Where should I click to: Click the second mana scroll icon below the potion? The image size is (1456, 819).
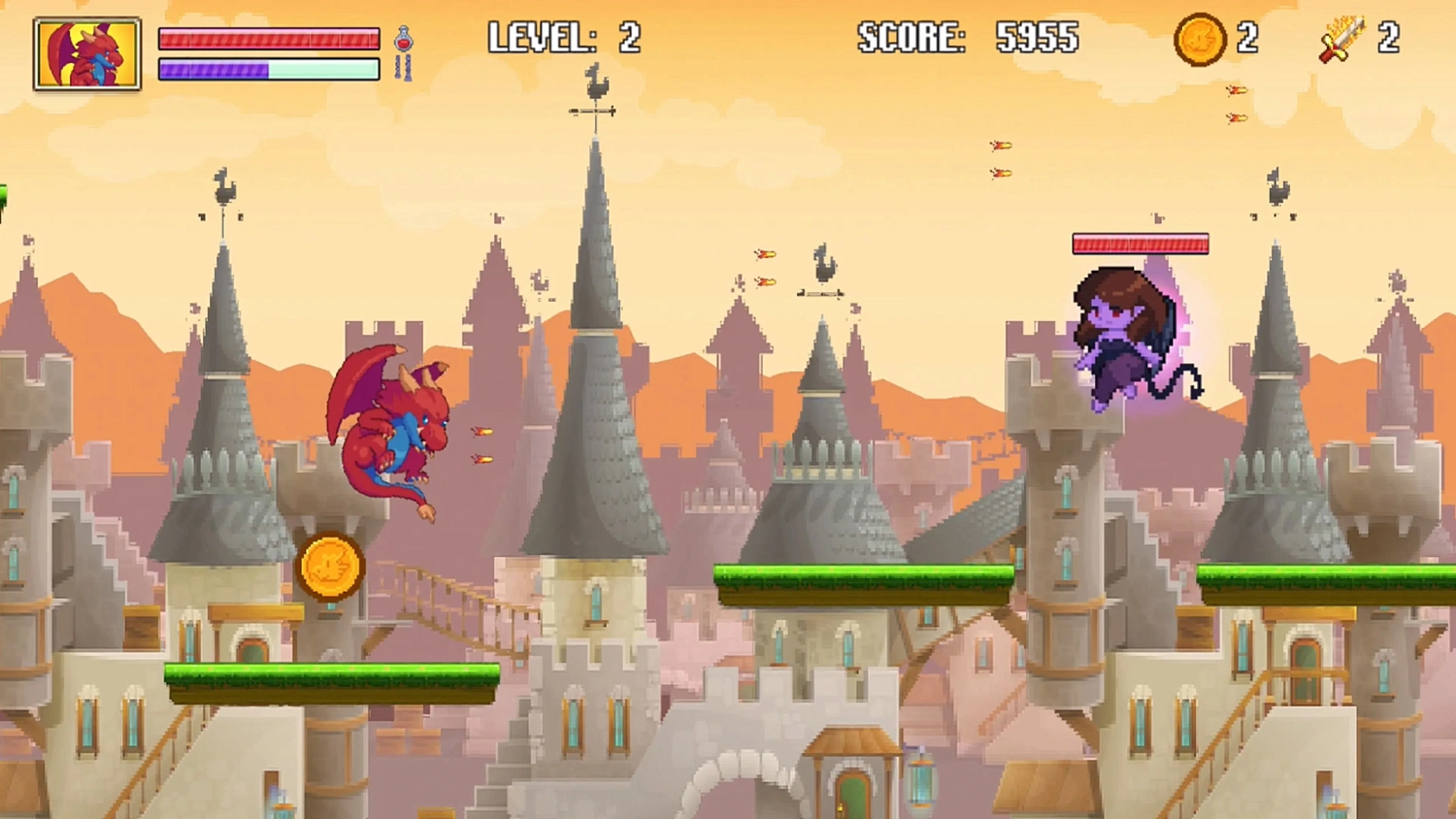(x=408, y=66)
